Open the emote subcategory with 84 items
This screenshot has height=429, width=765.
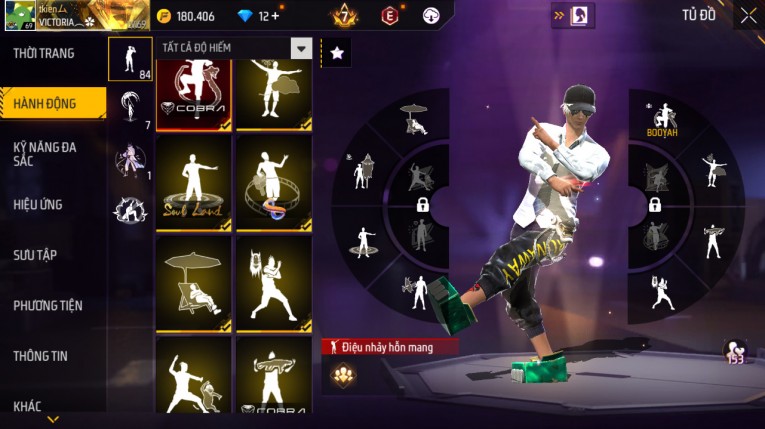[x=130, y=60]
